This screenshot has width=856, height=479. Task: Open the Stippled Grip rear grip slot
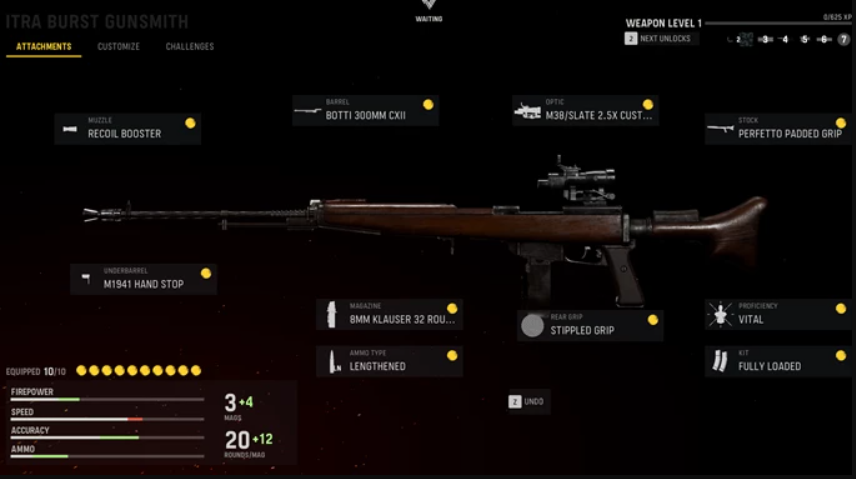pos(590,326)
